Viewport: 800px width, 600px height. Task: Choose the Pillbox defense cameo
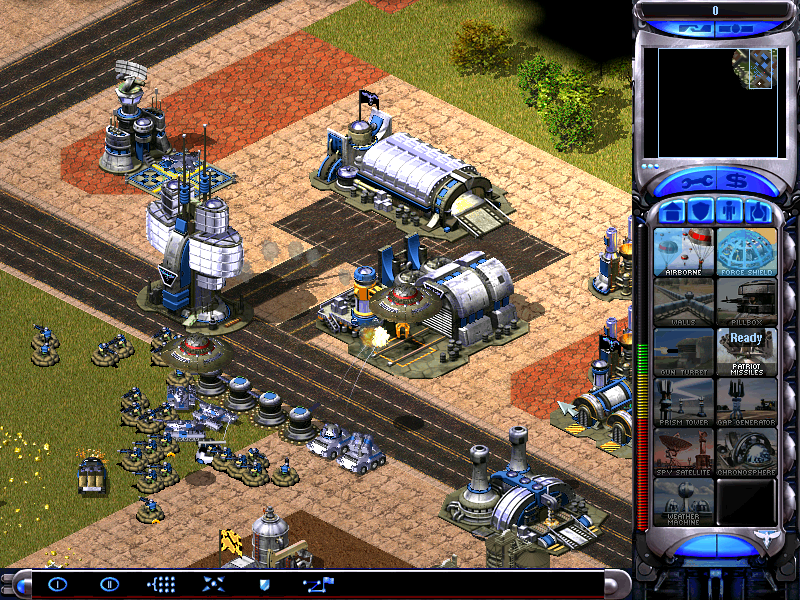coord(746,302)
